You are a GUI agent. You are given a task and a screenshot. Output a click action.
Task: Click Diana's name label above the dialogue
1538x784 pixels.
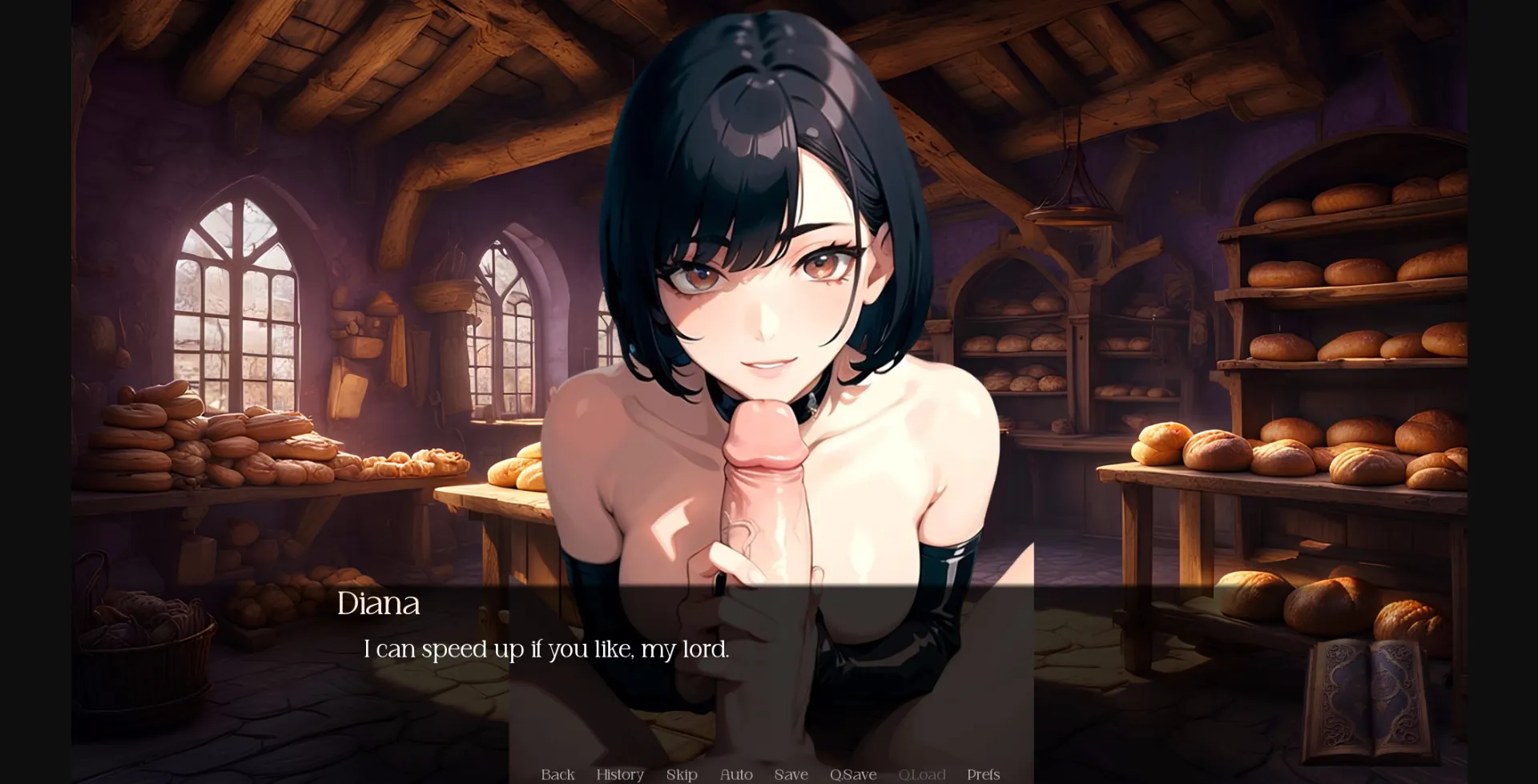coord(379,604)
